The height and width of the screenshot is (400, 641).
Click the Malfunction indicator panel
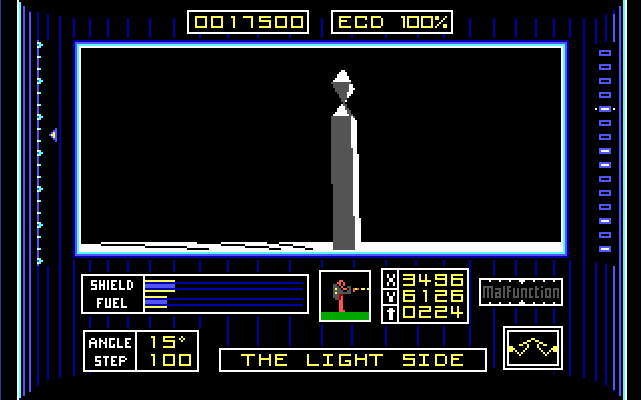pyautogui.click(x=521, y=292)
